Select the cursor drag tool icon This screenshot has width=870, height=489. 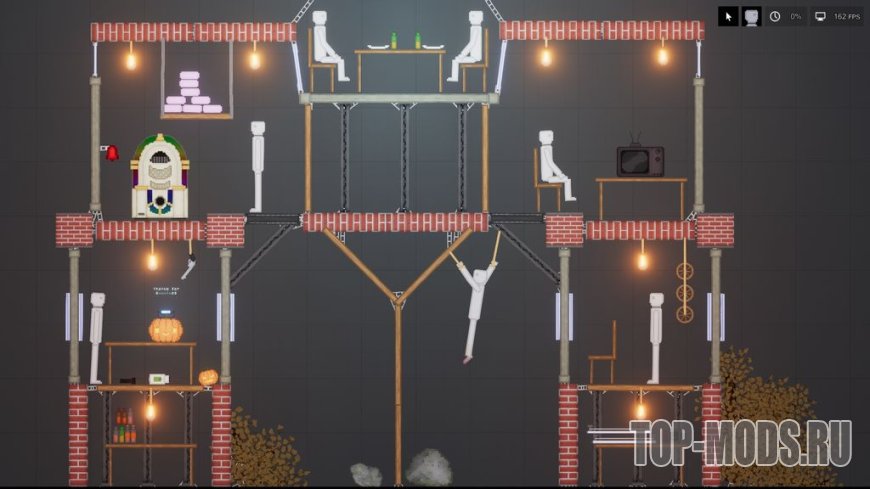[729, 17]
